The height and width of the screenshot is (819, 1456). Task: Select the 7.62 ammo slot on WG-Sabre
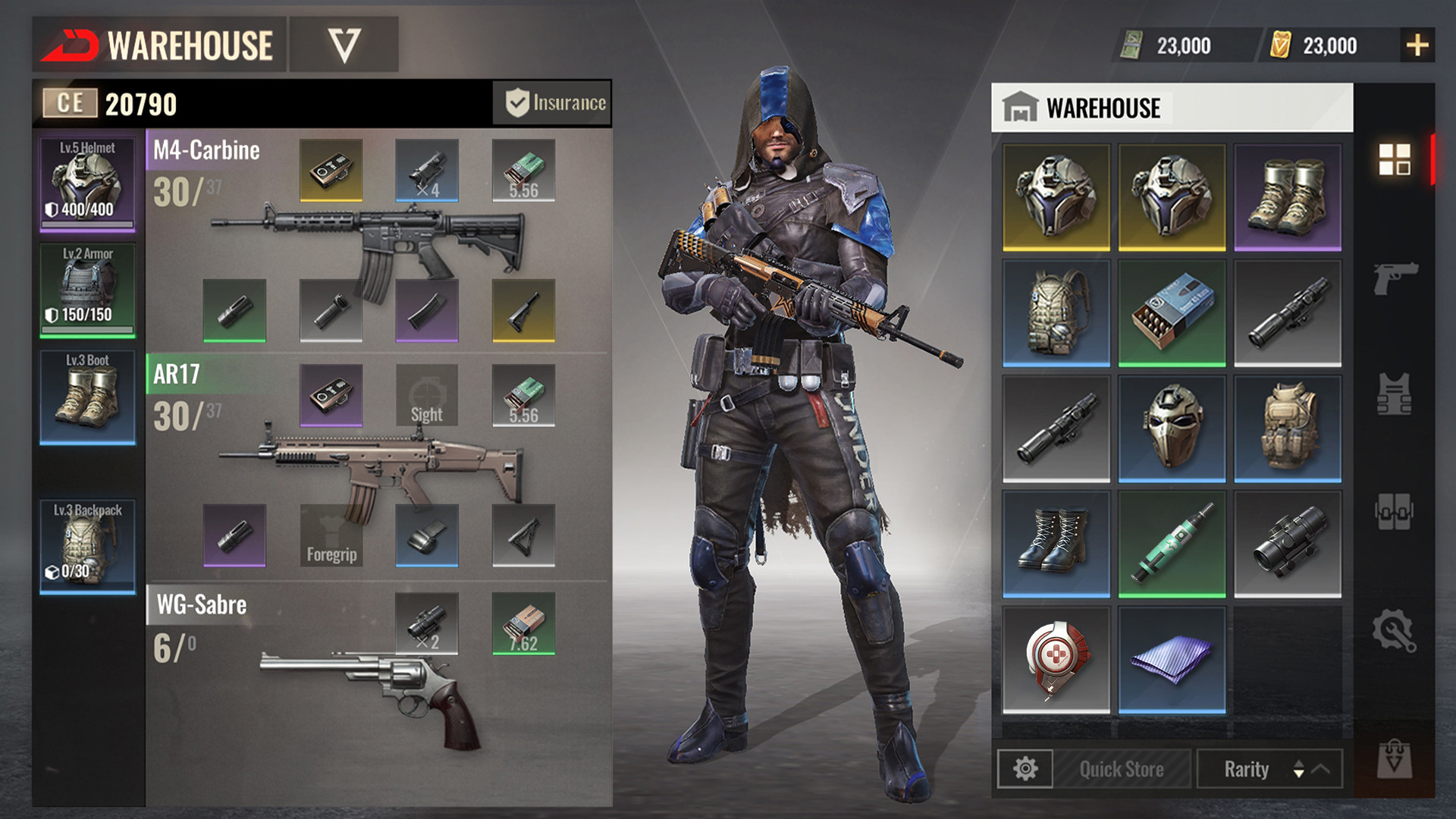pyautogui.click(x=523, y=623)
